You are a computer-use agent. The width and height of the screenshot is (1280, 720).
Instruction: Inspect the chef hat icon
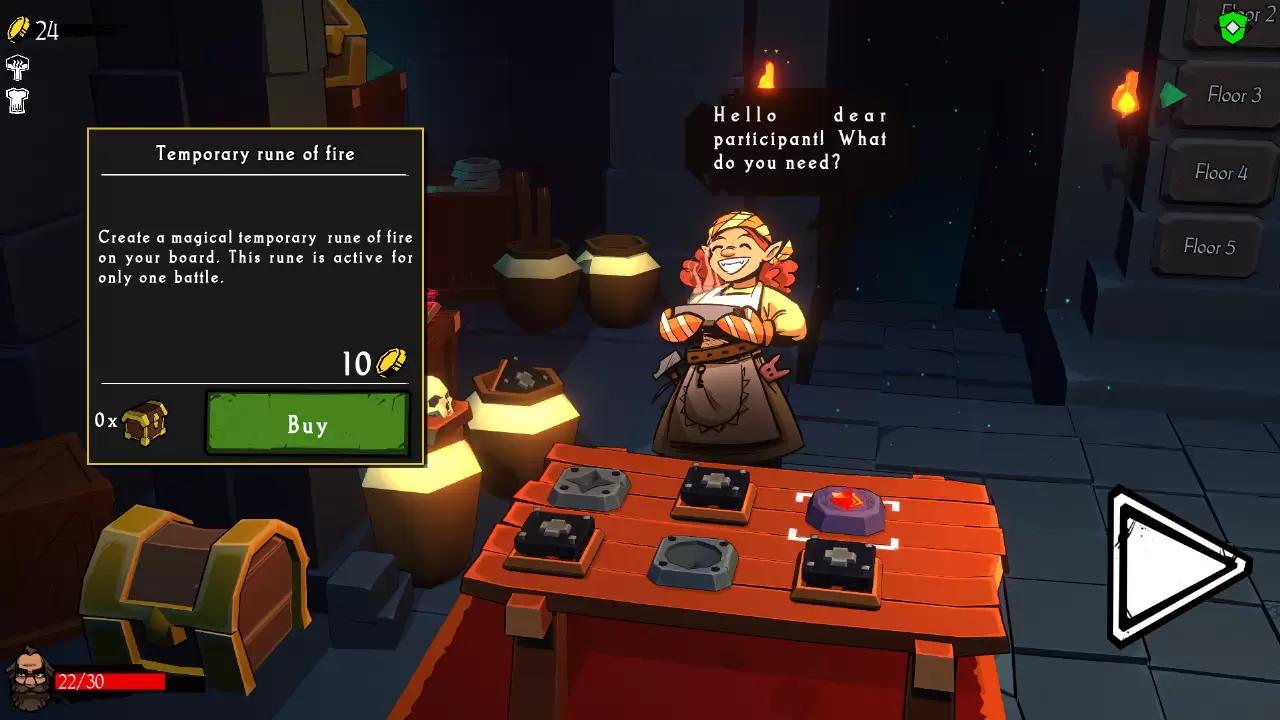17,99
